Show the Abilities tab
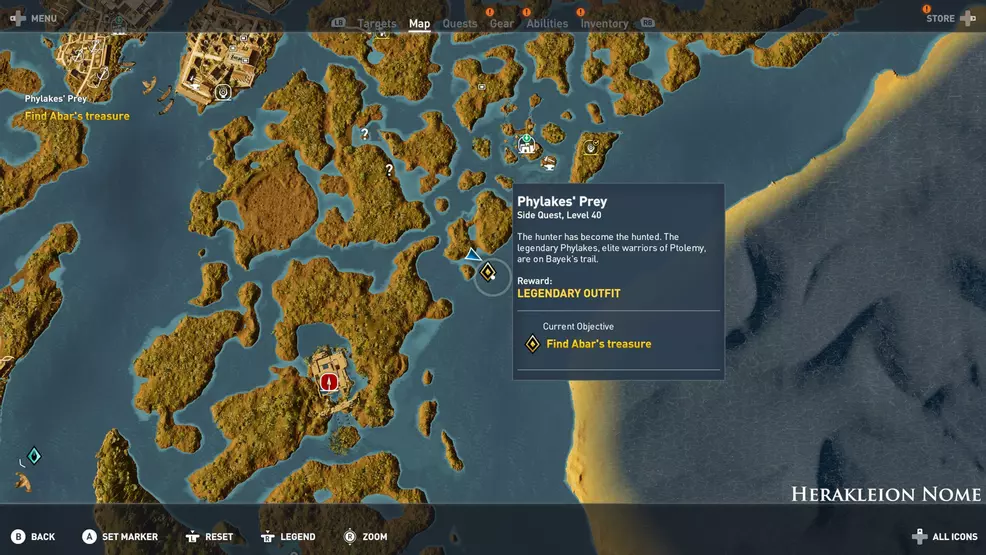This screenshot has height=555, width=986. coord(547,24)
